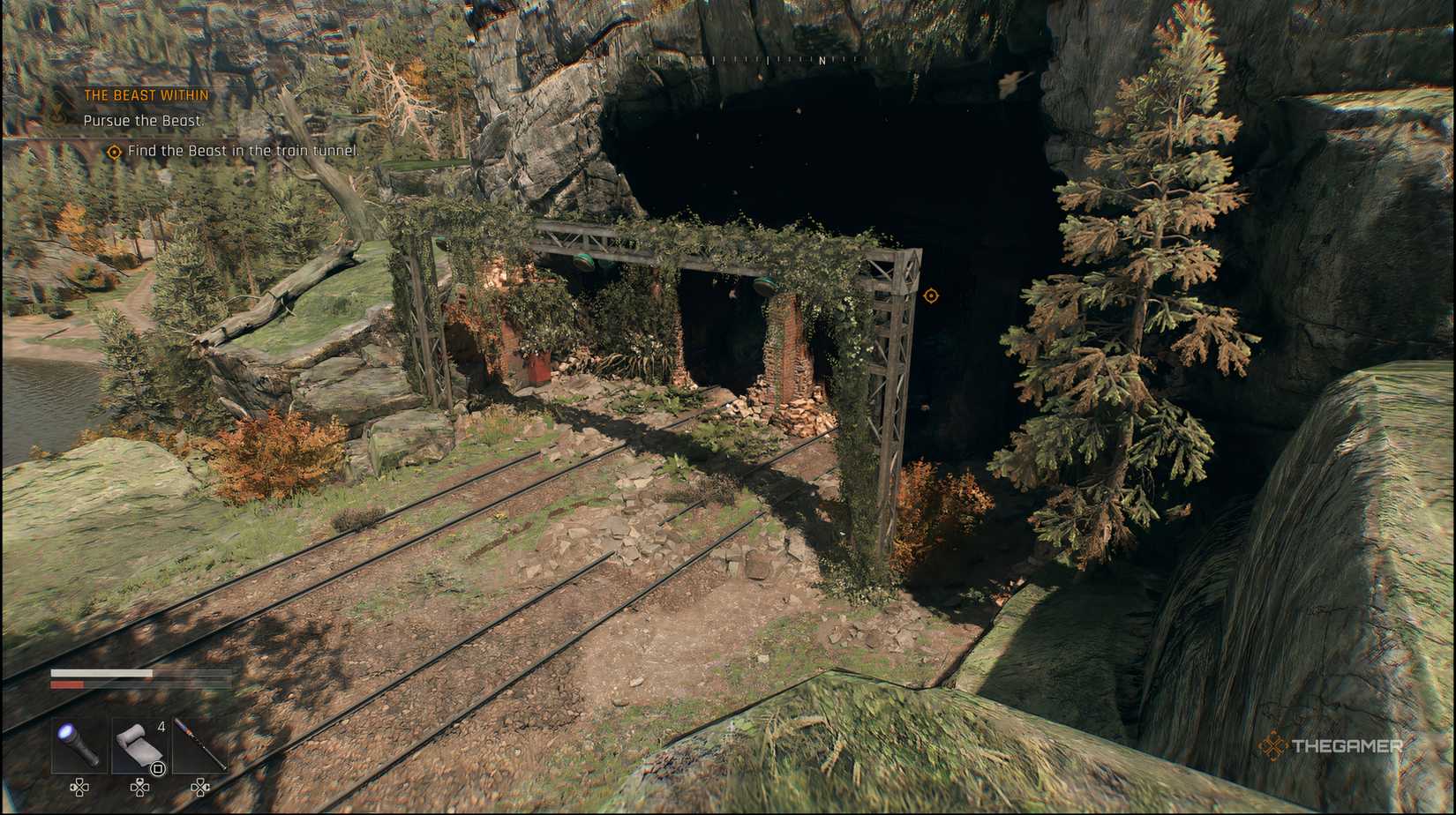The height and width of the screenshot is (815, 1456).
Task: Click the orange waypoint marker near the tunnel
Action: click(x=931, y=296)
